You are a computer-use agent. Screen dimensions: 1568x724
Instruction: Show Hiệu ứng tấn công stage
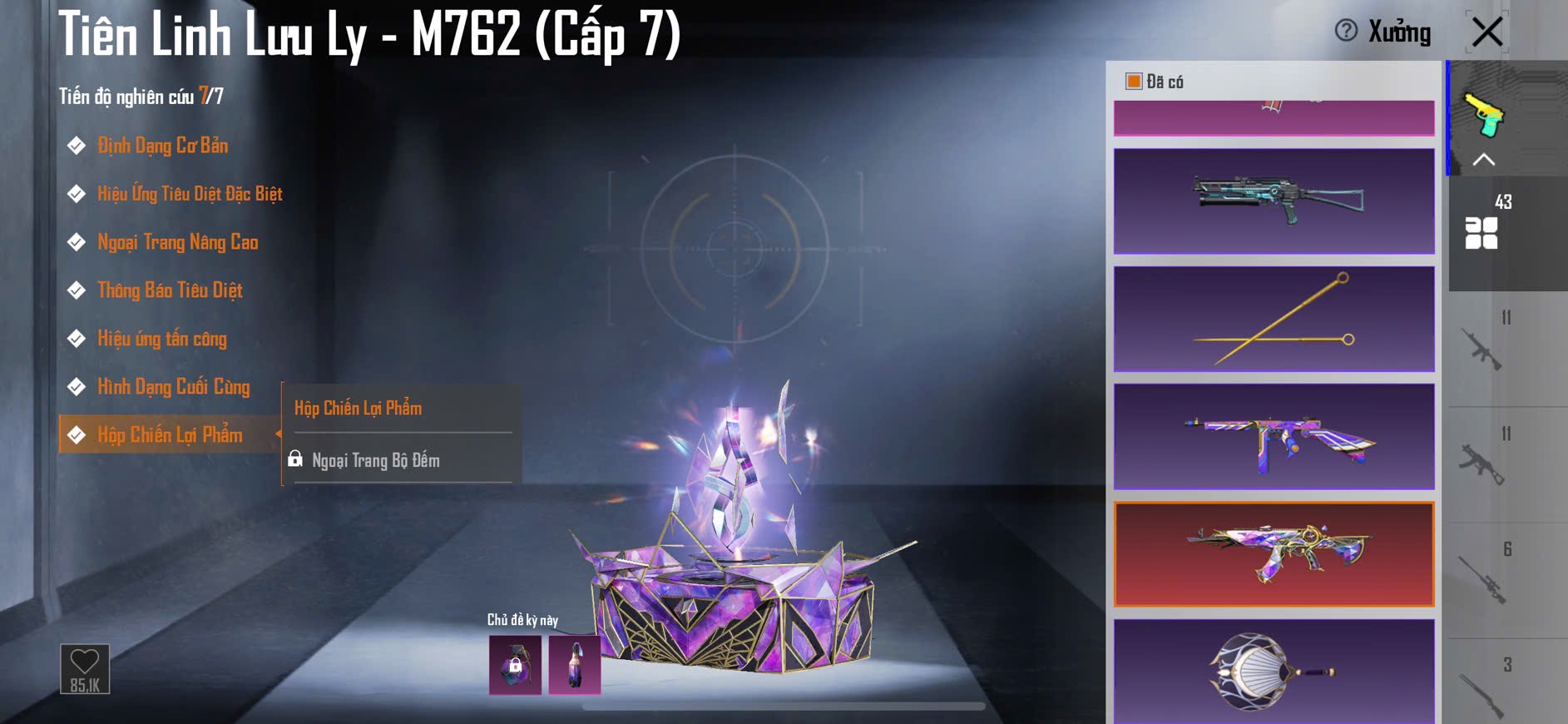tap(161, 339)
